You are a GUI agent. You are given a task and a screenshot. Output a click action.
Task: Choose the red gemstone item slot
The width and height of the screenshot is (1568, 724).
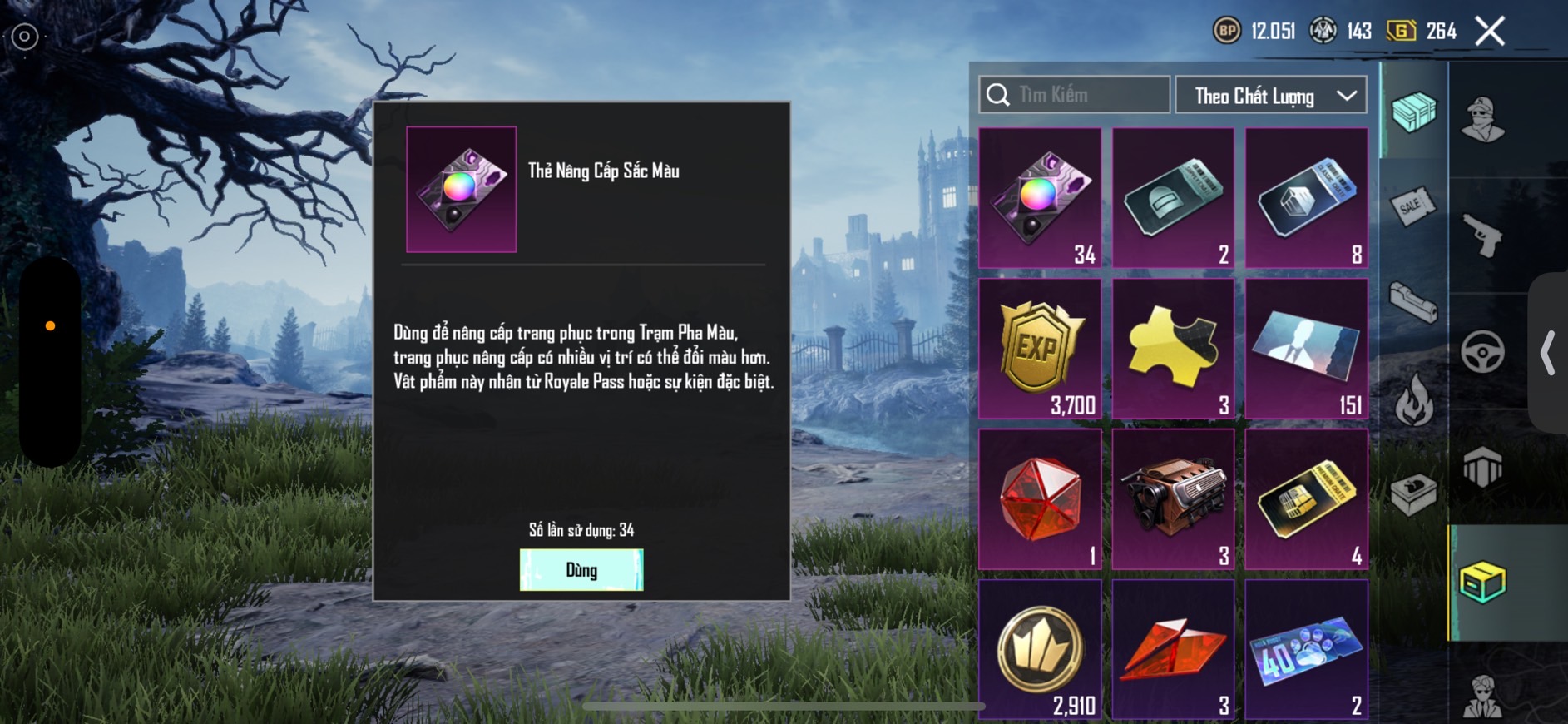(1040, 499)
